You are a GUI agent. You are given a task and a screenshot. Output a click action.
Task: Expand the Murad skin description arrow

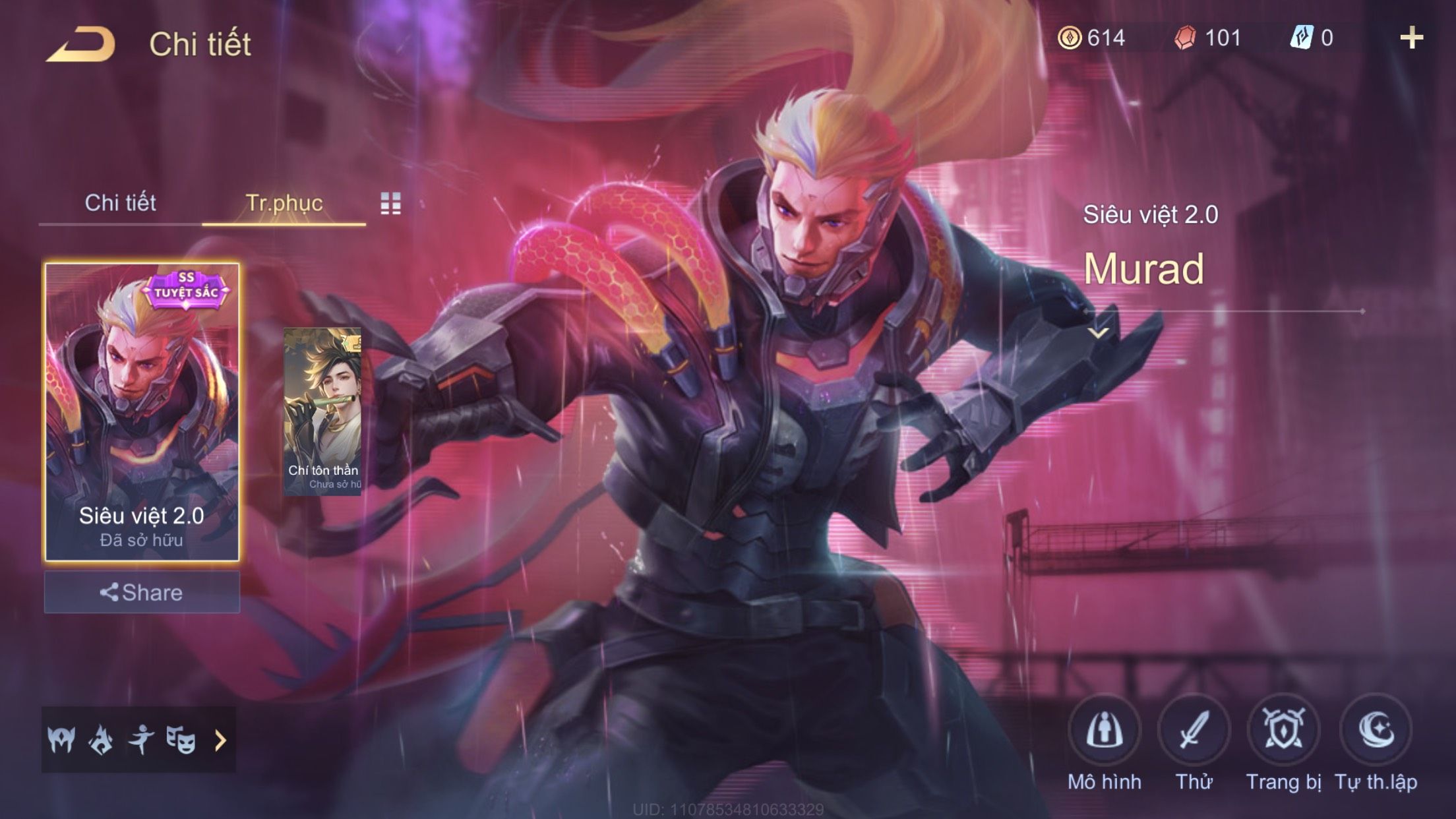[x=1098, y=333]
